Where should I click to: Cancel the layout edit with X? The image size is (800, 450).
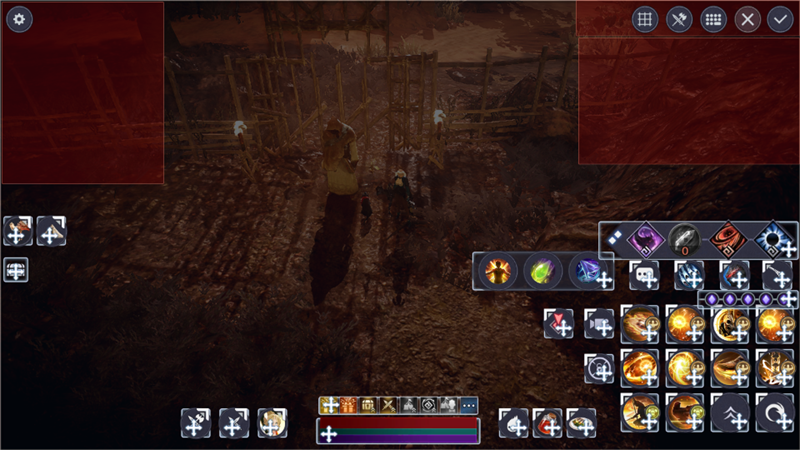tap(747, 20)
